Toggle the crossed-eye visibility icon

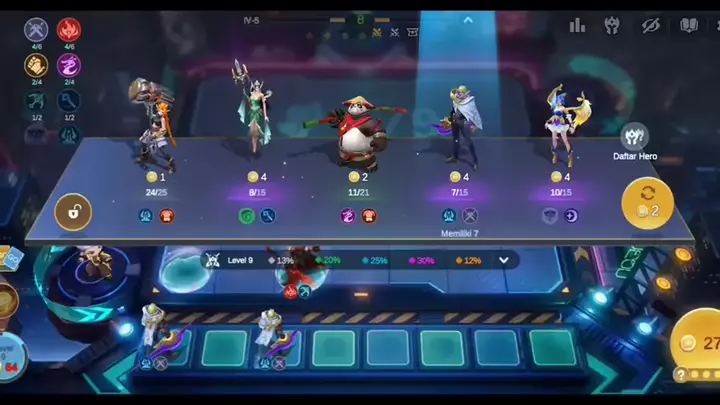tap(651, 25)
